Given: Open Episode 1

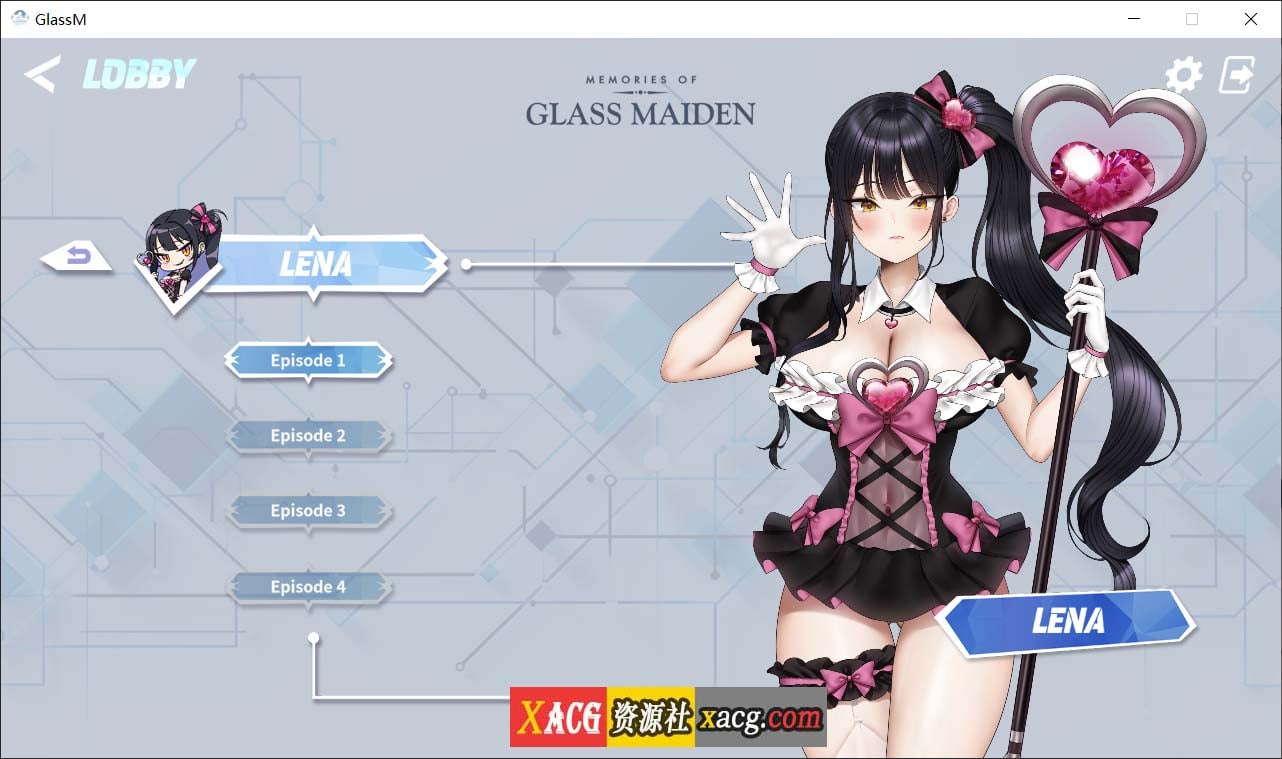Looking at the screenshot, I should [x=308, y=360].
